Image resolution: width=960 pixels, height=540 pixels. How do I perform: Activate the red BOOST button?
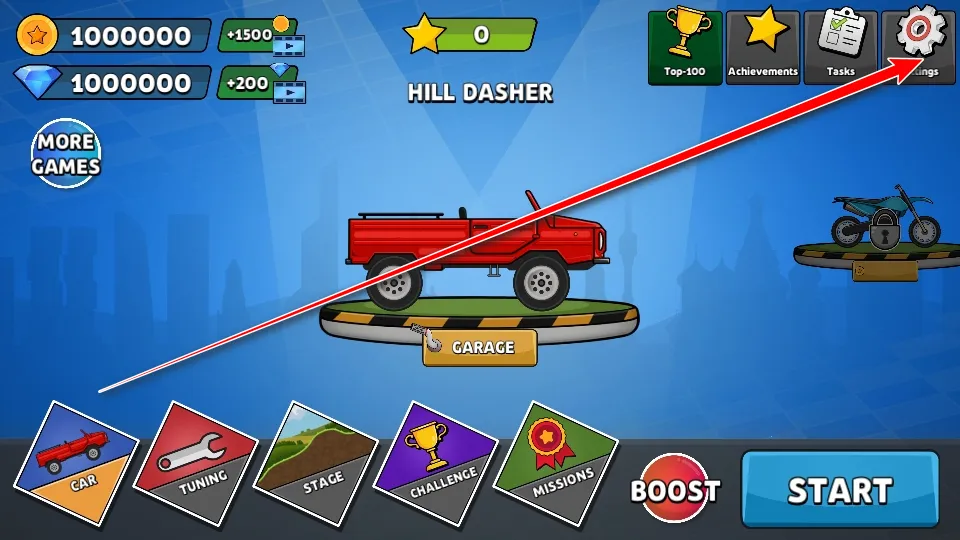click(x=675, y=490)
